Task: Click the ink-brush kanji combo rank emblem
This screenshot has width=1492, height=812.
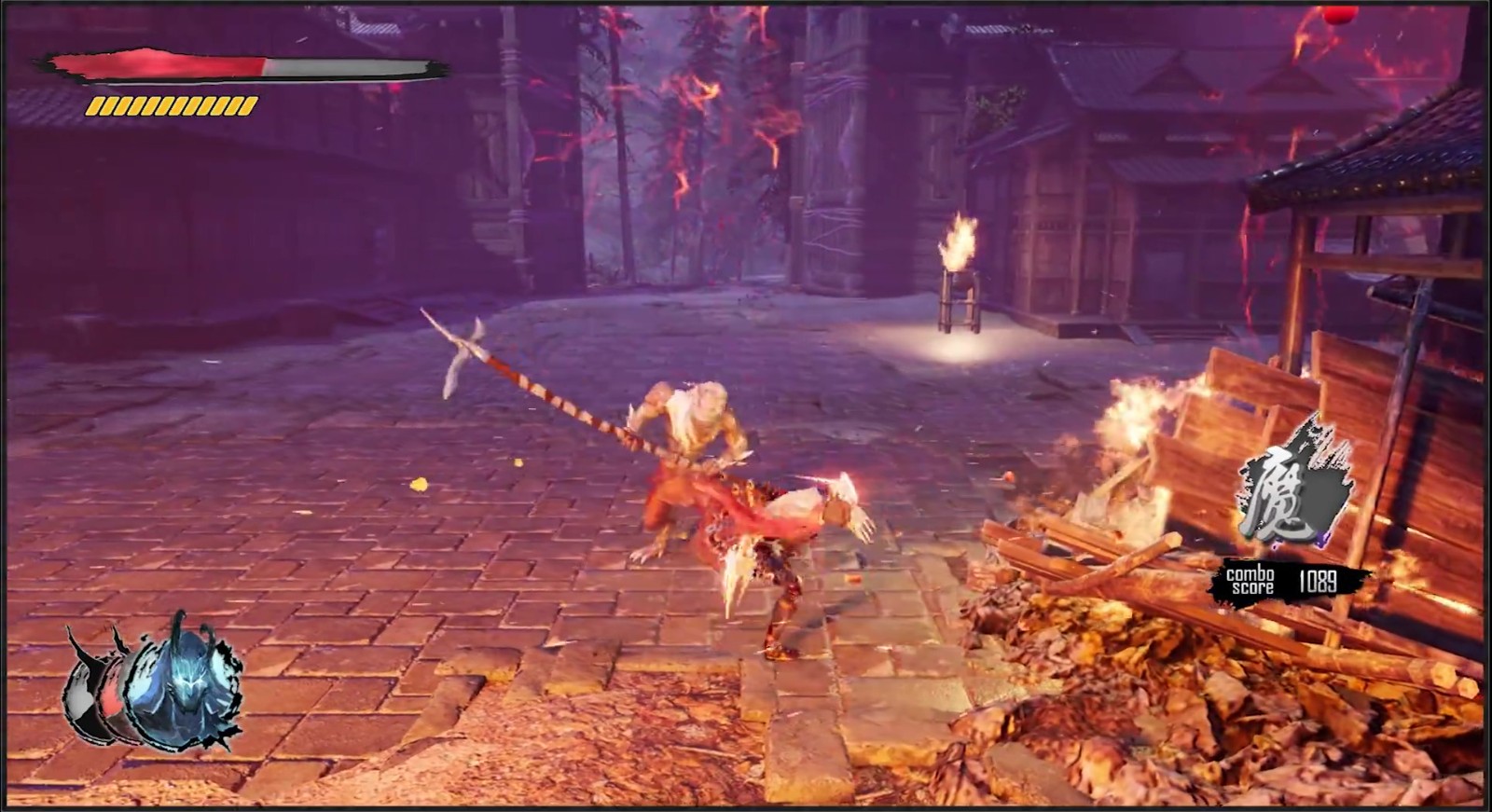Action: coord(1294,485)
